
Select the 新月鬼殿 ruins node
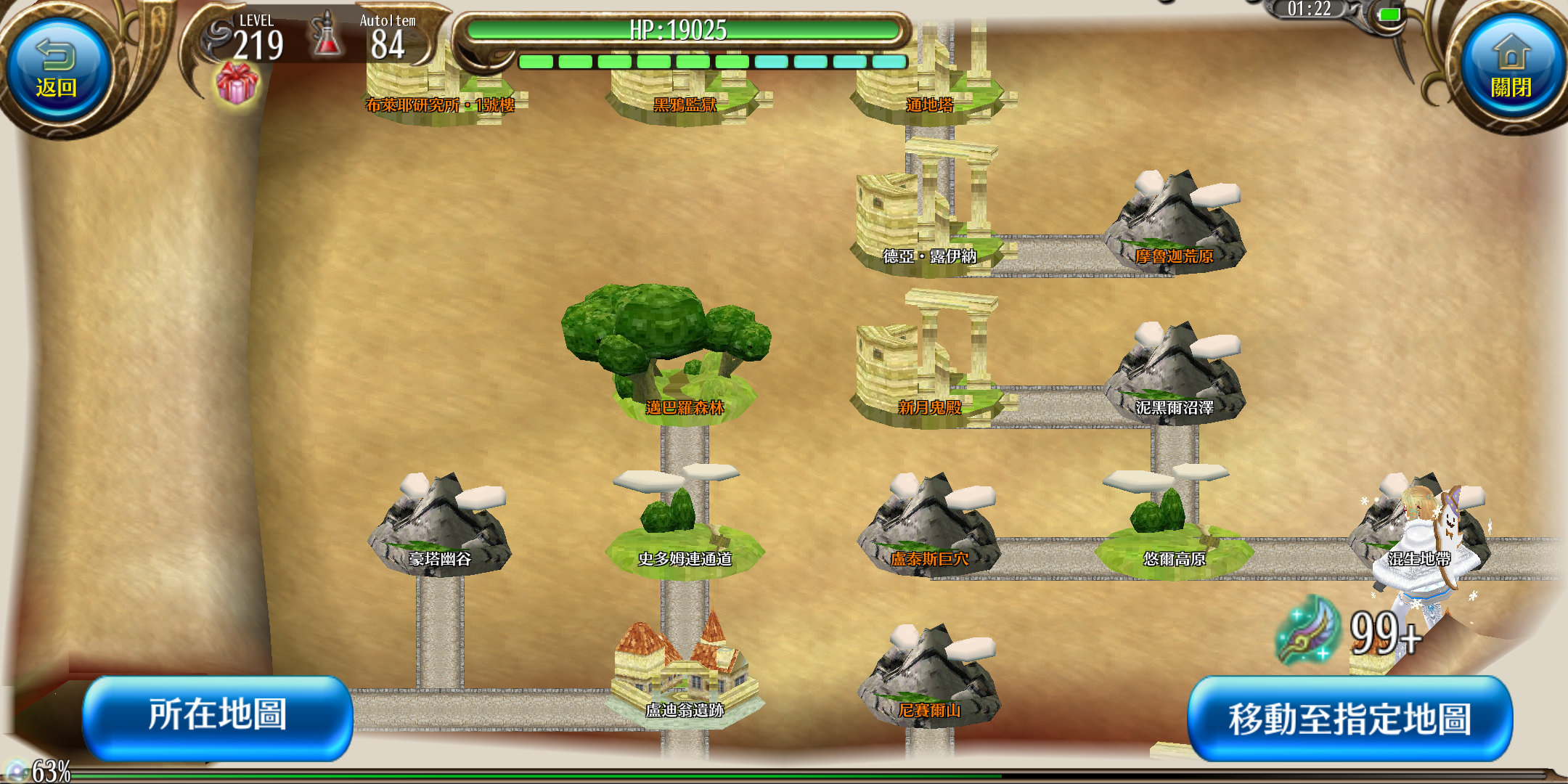(x=928, y=370)
